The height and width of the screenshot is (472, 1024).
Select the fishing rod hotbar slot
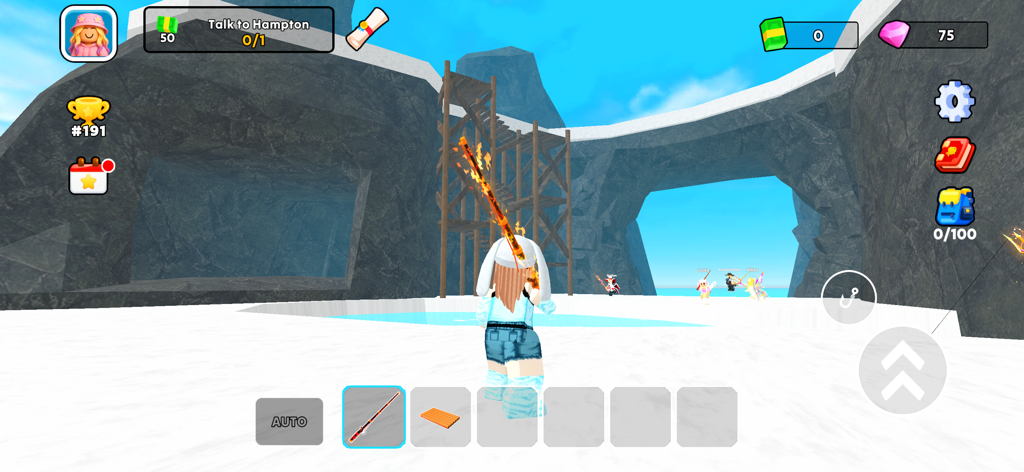coord(374,417)
